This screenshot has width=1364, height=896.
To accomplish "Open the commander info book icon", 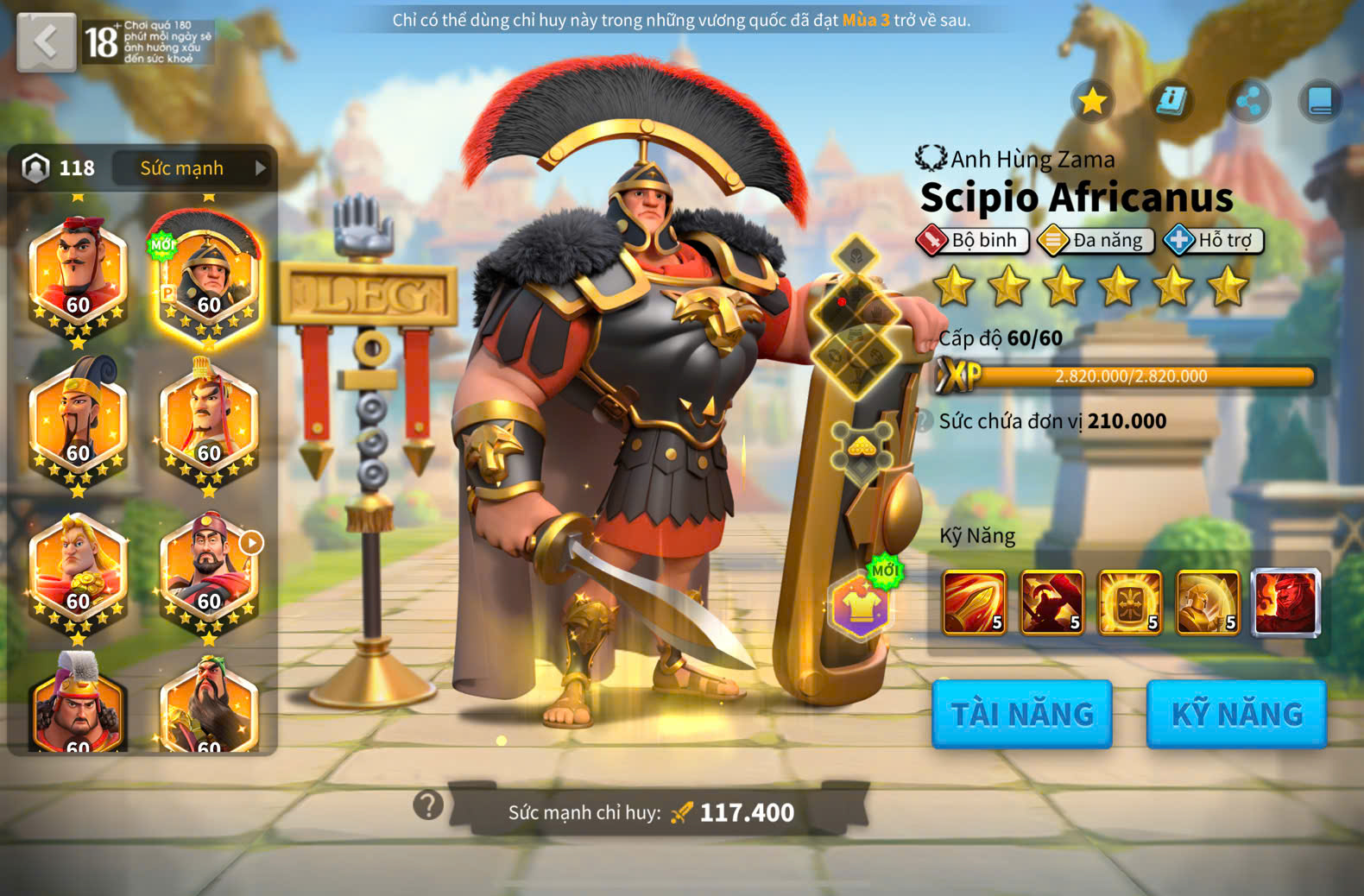I will [x=1171, y=102].
